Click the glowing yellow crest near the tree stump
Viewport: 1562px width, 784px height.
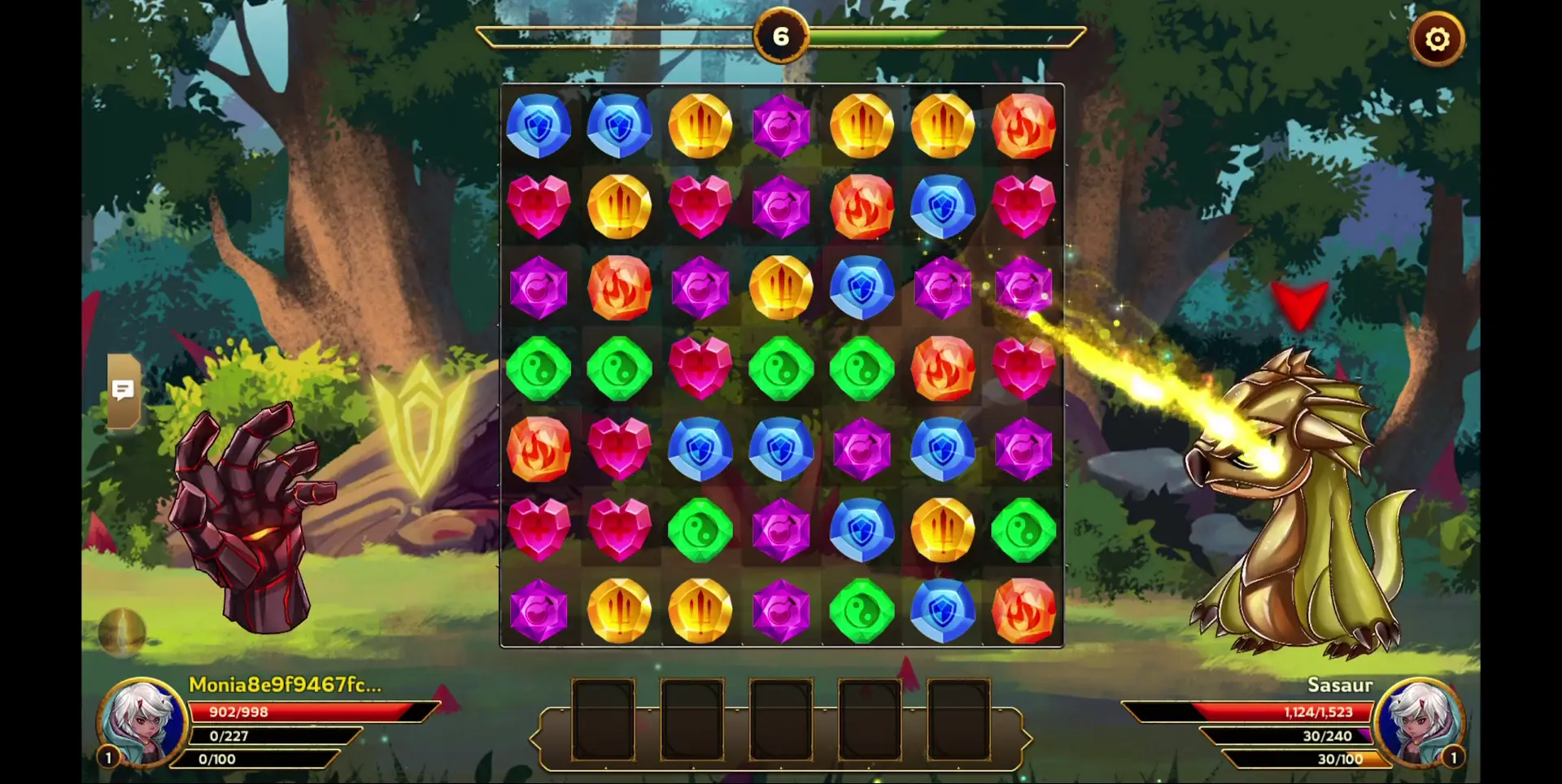[419, 427]
